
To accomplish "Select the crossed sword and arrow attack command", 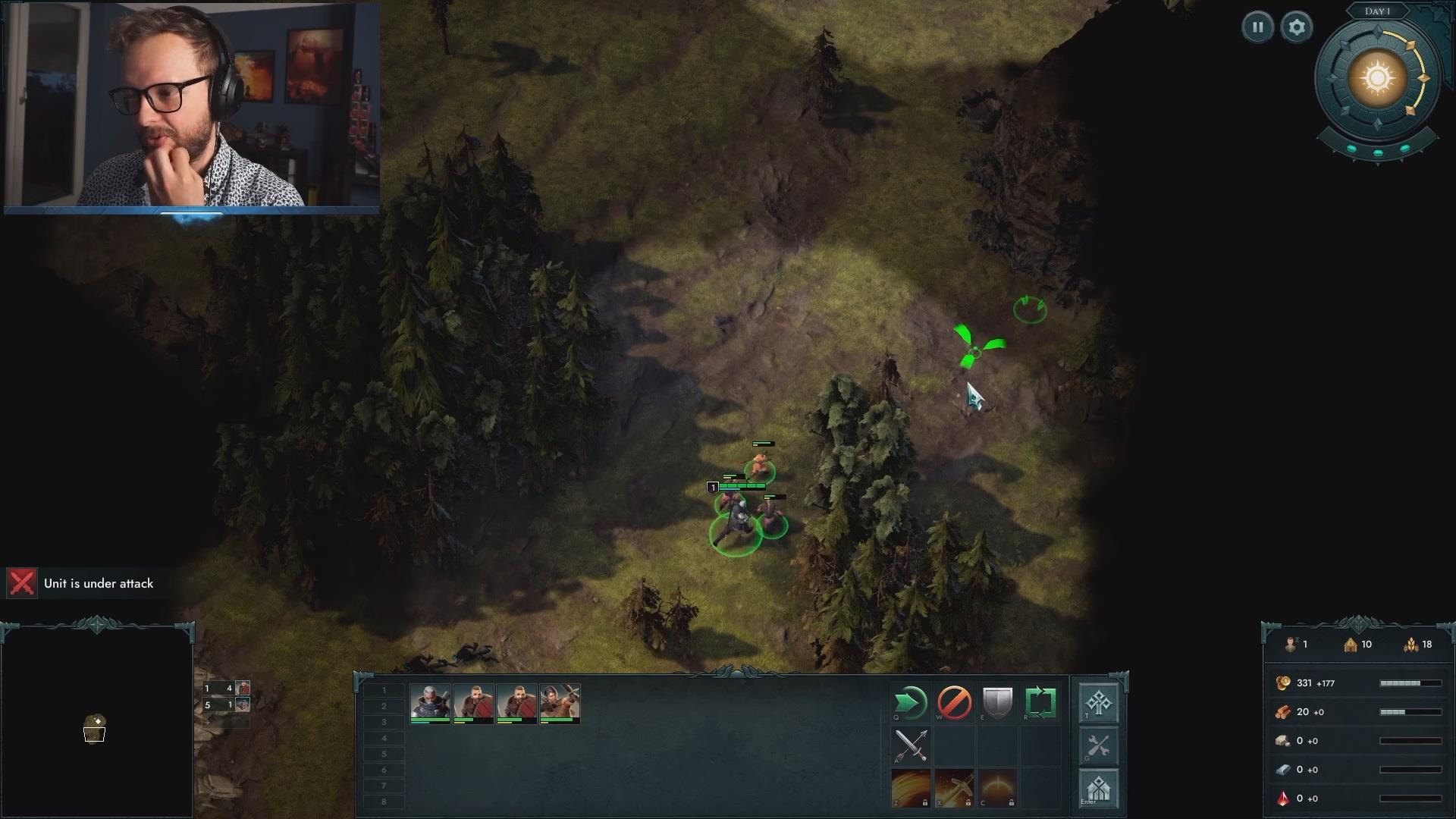I will [x=910, y=745].
